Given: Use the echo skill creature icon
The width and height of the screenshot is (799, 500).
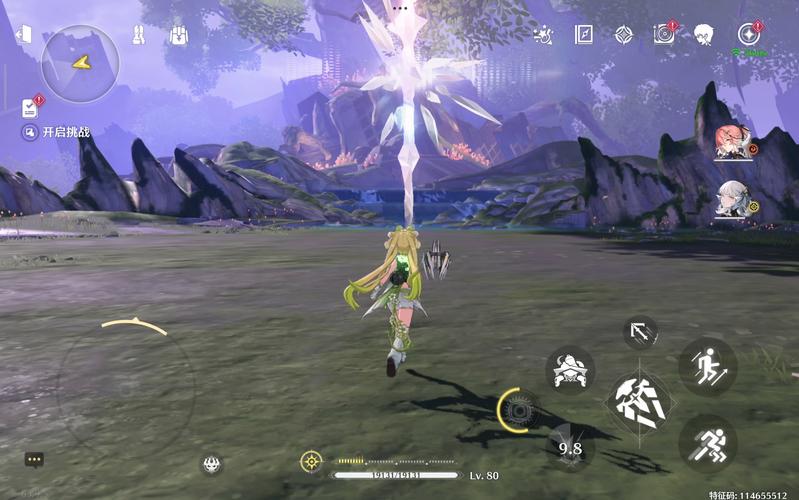Looking at the screenshot, I should pyautogui.click(x=570, y=371).
